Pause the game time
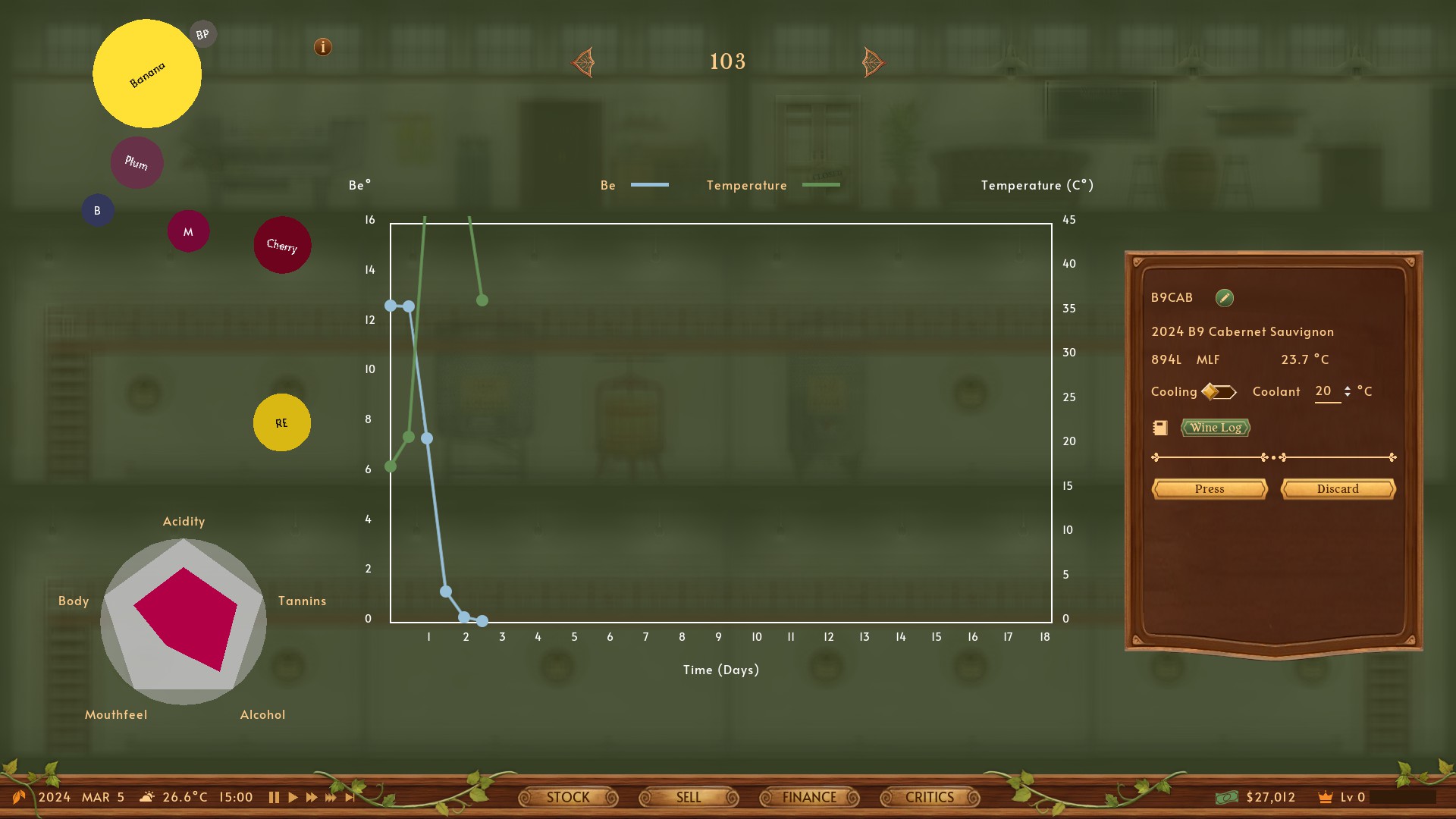1456x819 pixels. (x=274, y=798)
